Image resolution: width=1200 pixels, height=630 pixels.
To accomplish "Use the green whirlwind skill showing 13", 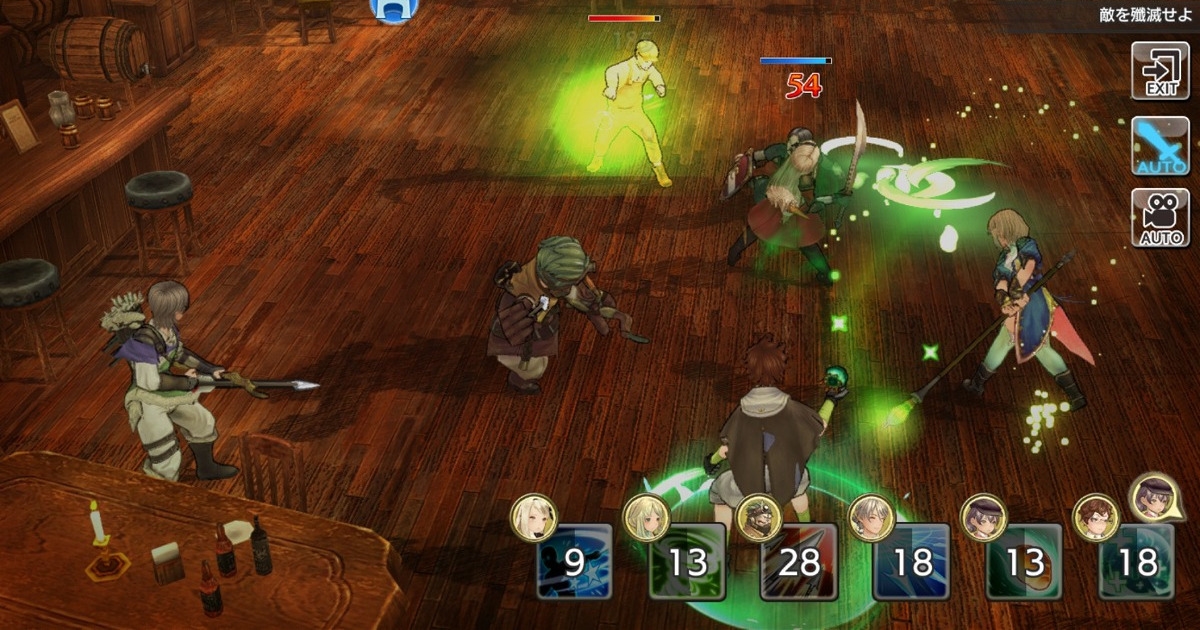I will (687, 562).
